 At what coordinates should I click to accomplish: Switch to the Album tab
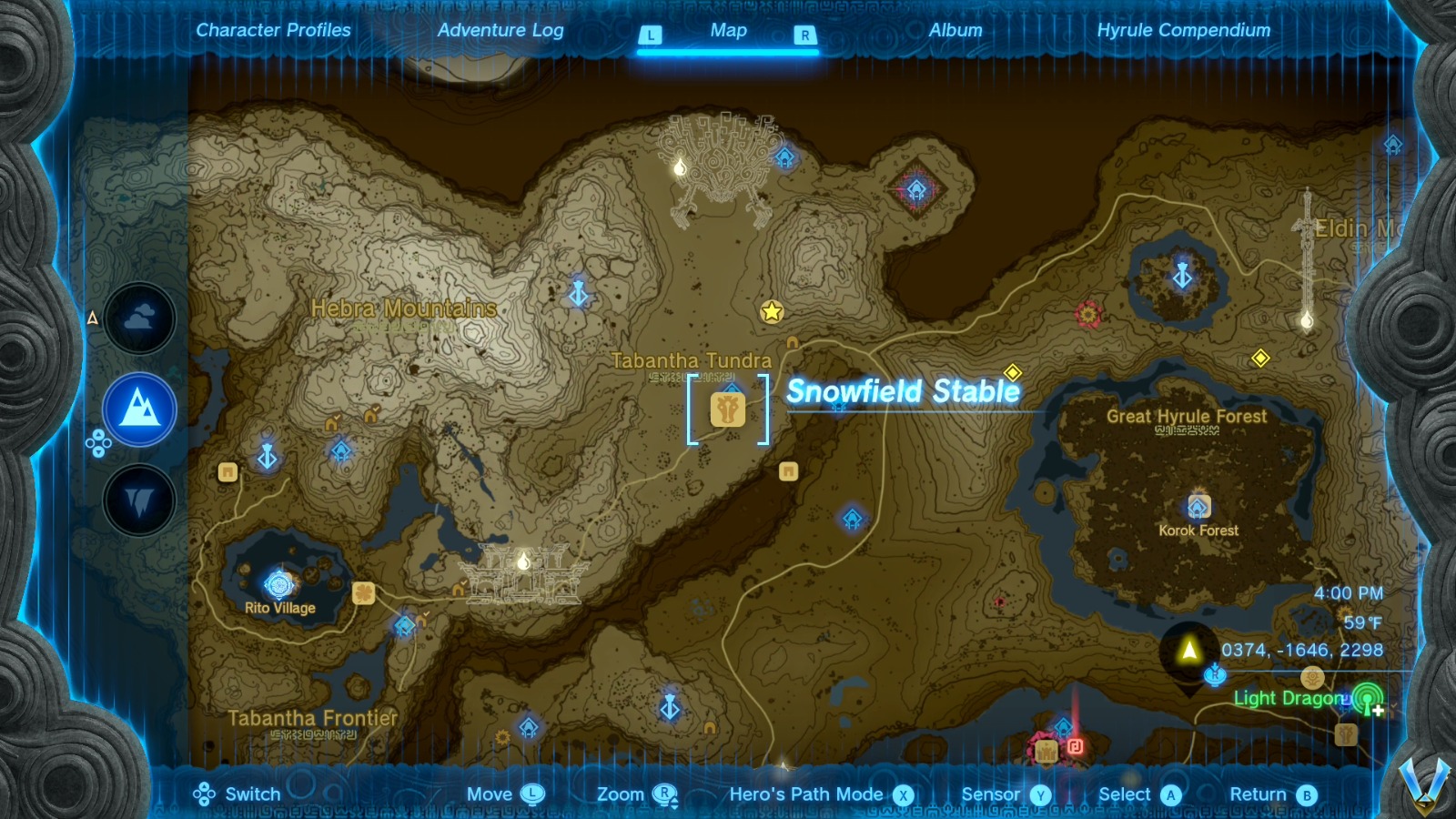(954, 30)
